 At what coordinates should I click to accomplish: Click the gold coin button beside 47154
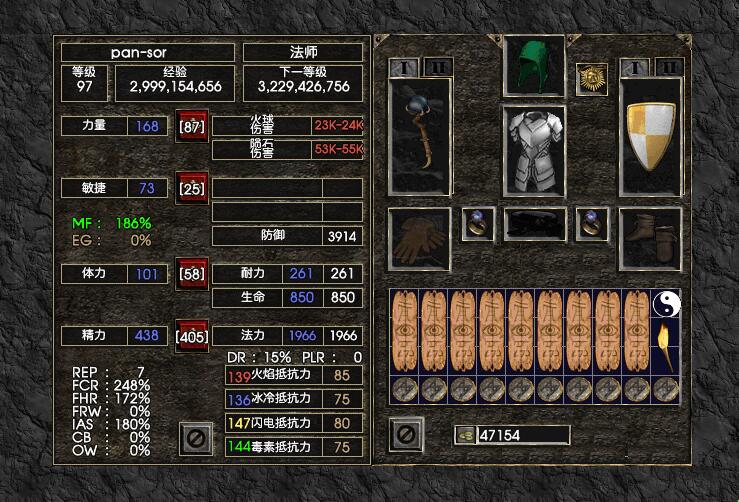[465, 435]
